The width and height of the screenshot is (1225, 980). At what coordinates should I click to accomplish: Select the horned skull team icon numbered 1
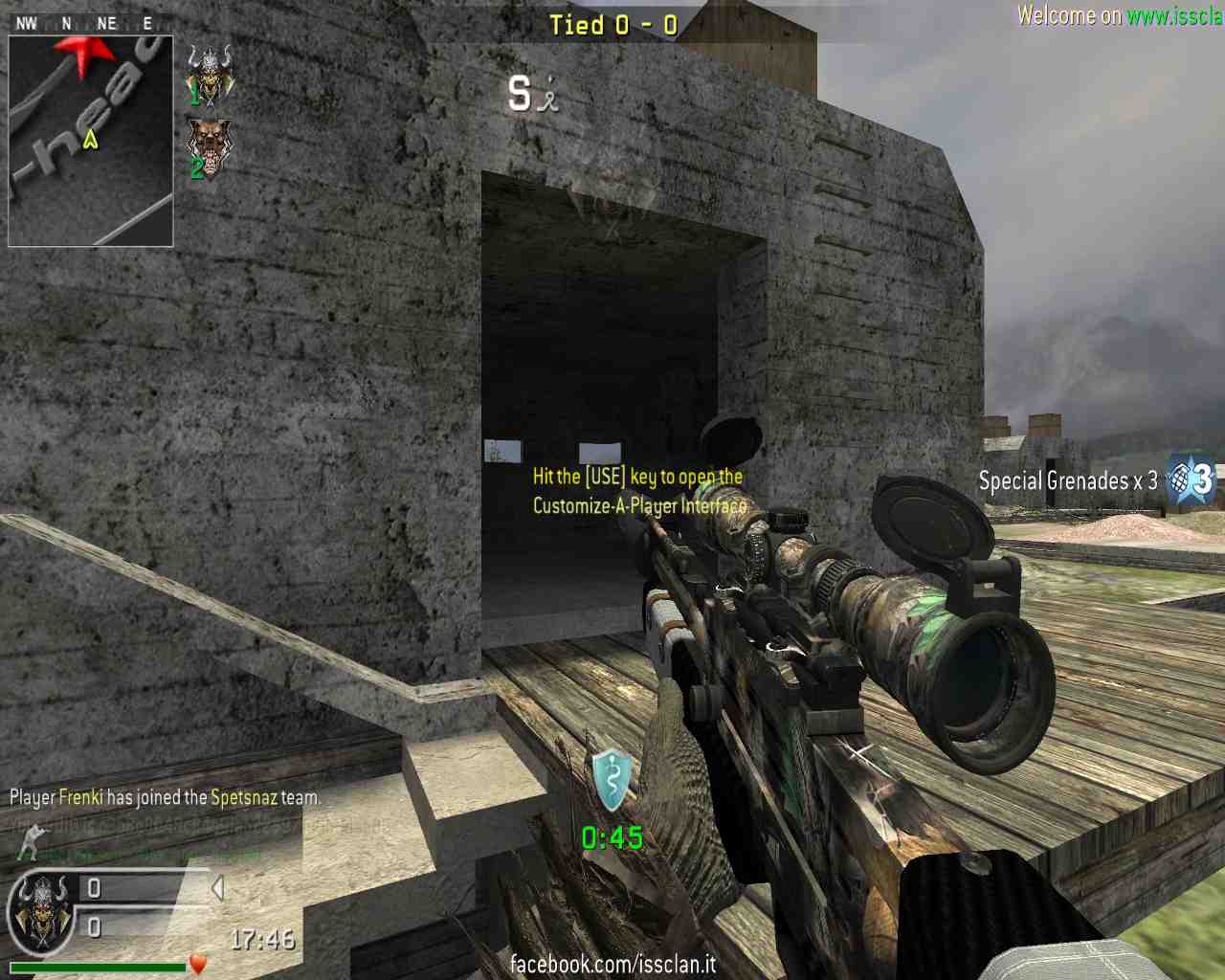click(210, 73)
